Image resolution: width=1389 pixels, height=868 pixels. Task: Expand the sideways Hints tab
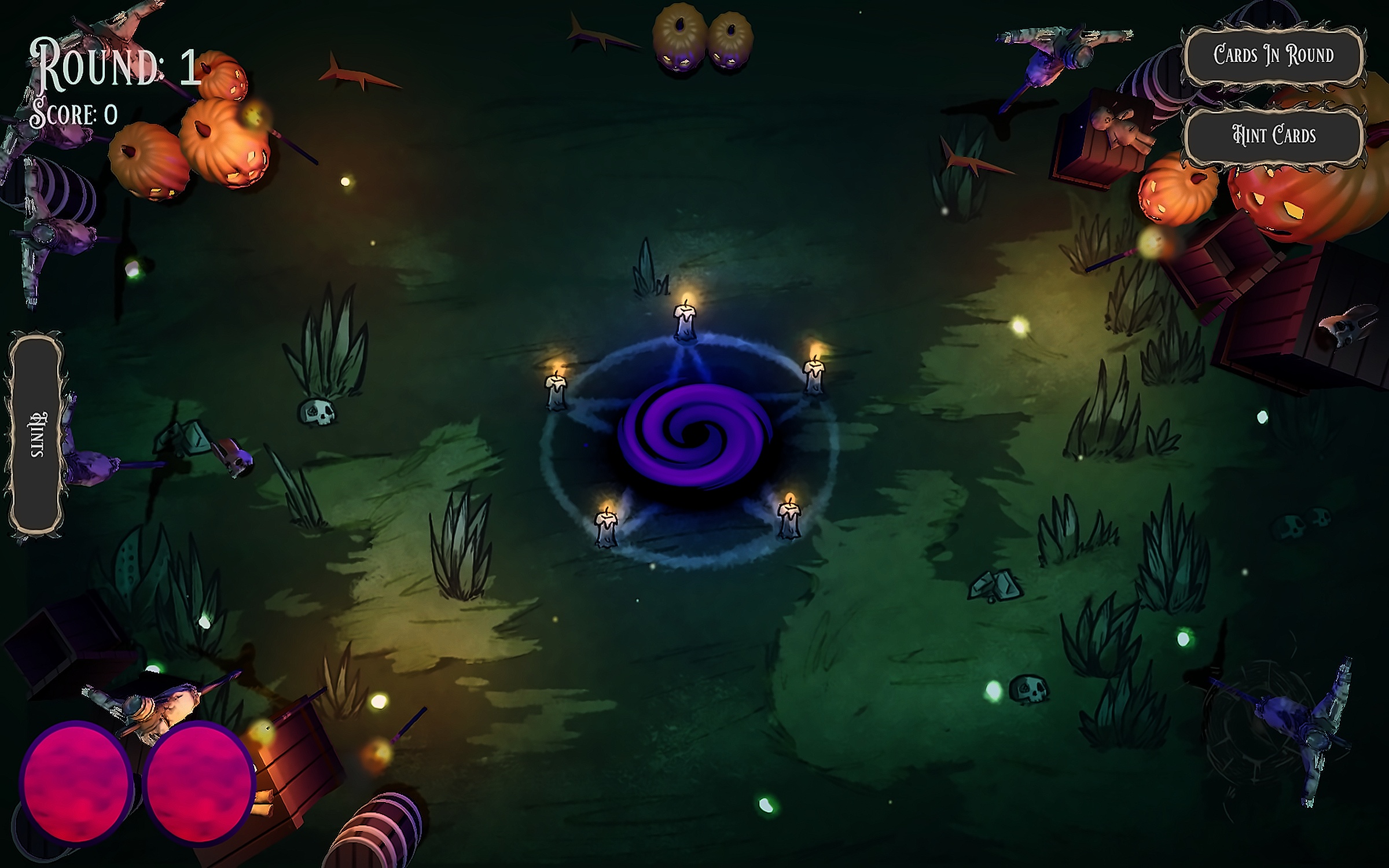point(37,434)
